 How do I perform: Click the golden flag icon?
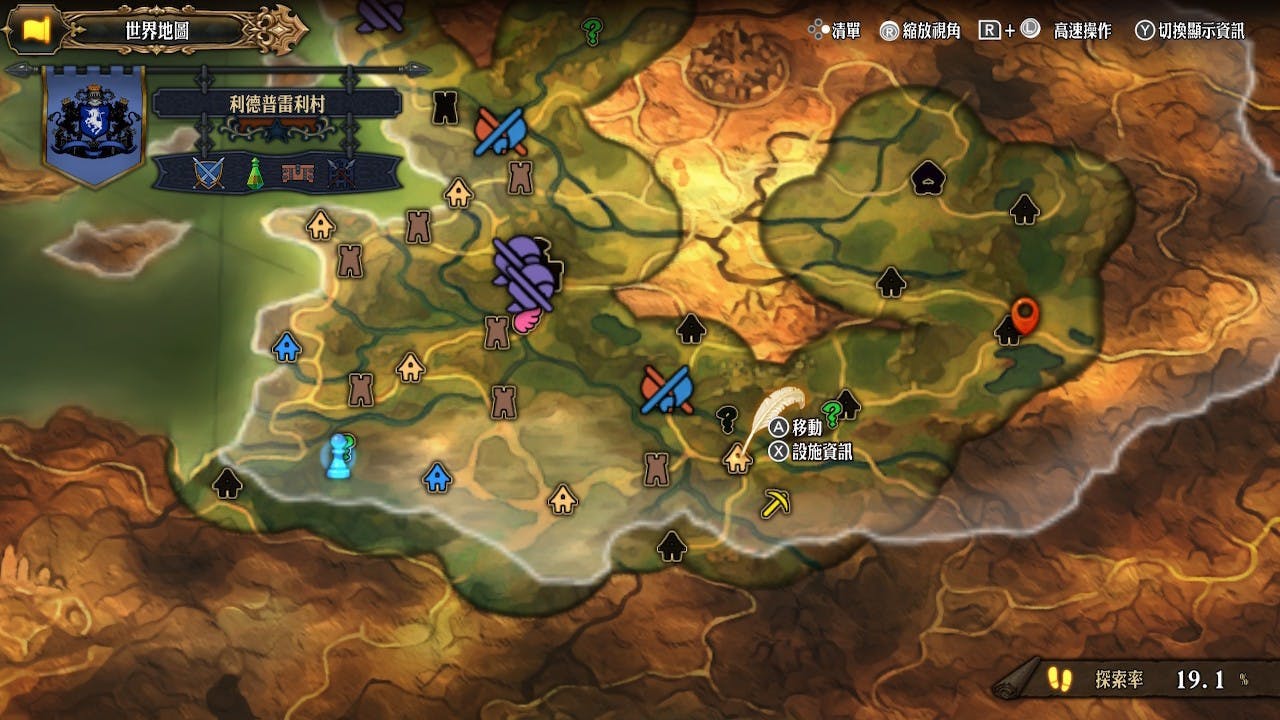tap(37, 30)
